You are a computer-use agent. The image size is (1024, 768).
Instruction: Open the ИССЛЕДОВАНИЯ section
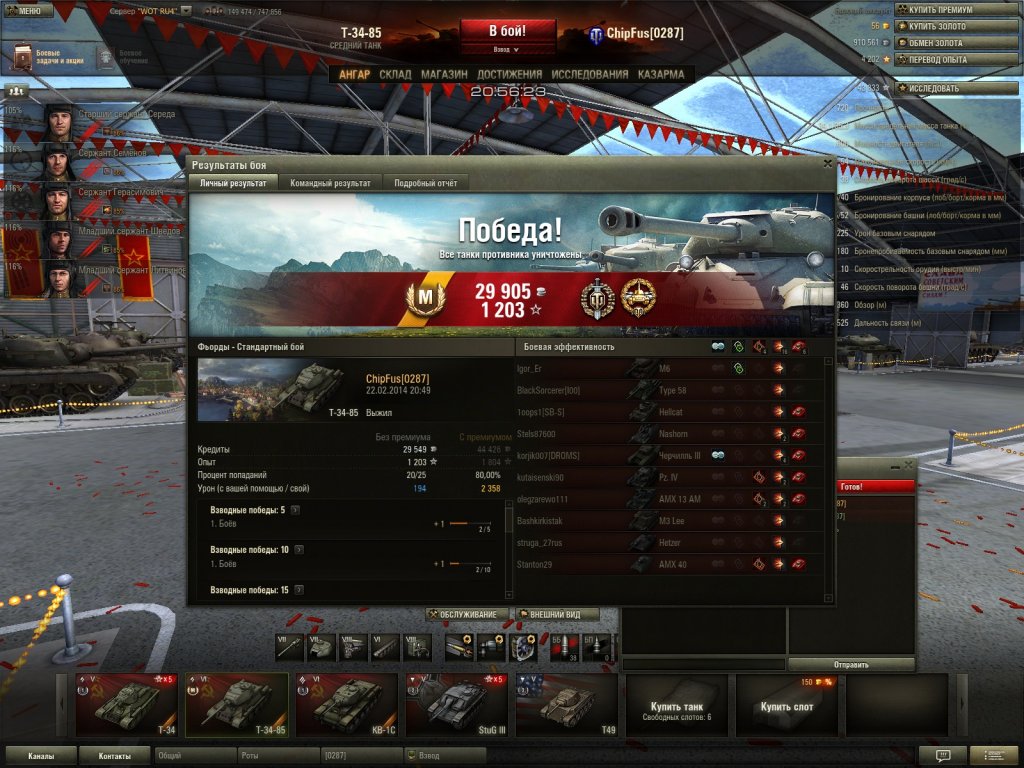(589, 74)
